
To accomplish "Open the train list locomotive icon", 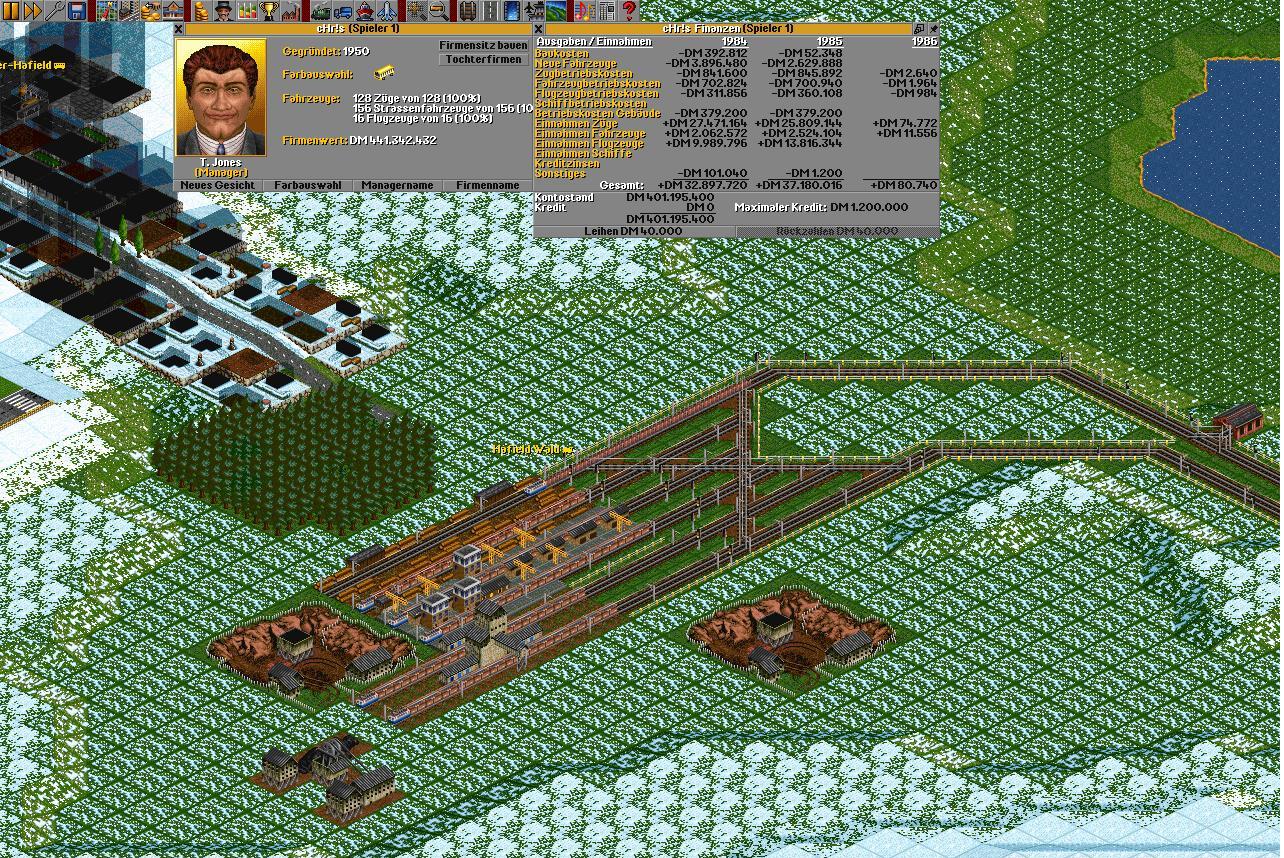I will (x=321, y=11).
